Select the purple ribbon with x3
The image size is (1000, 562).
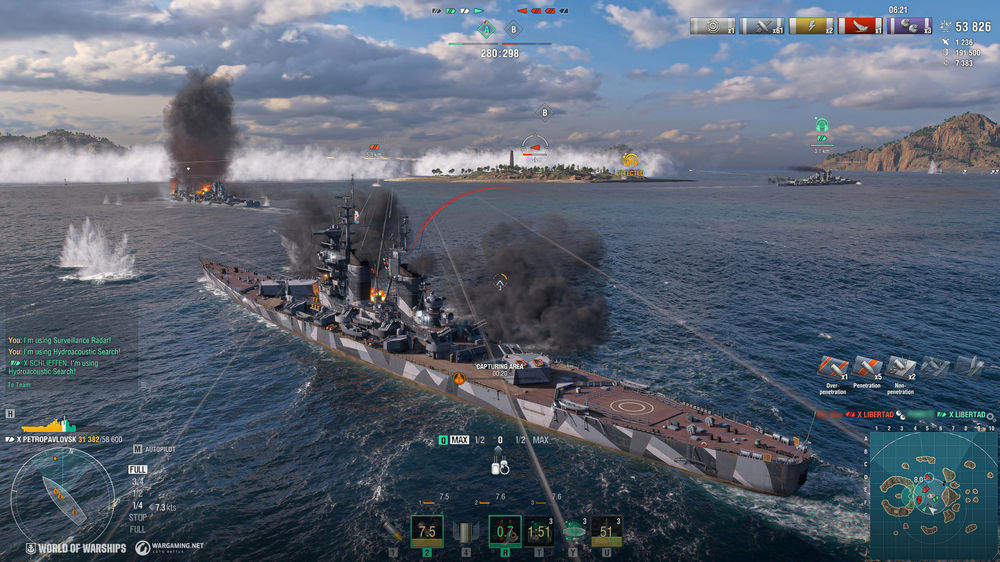[910, 26]
